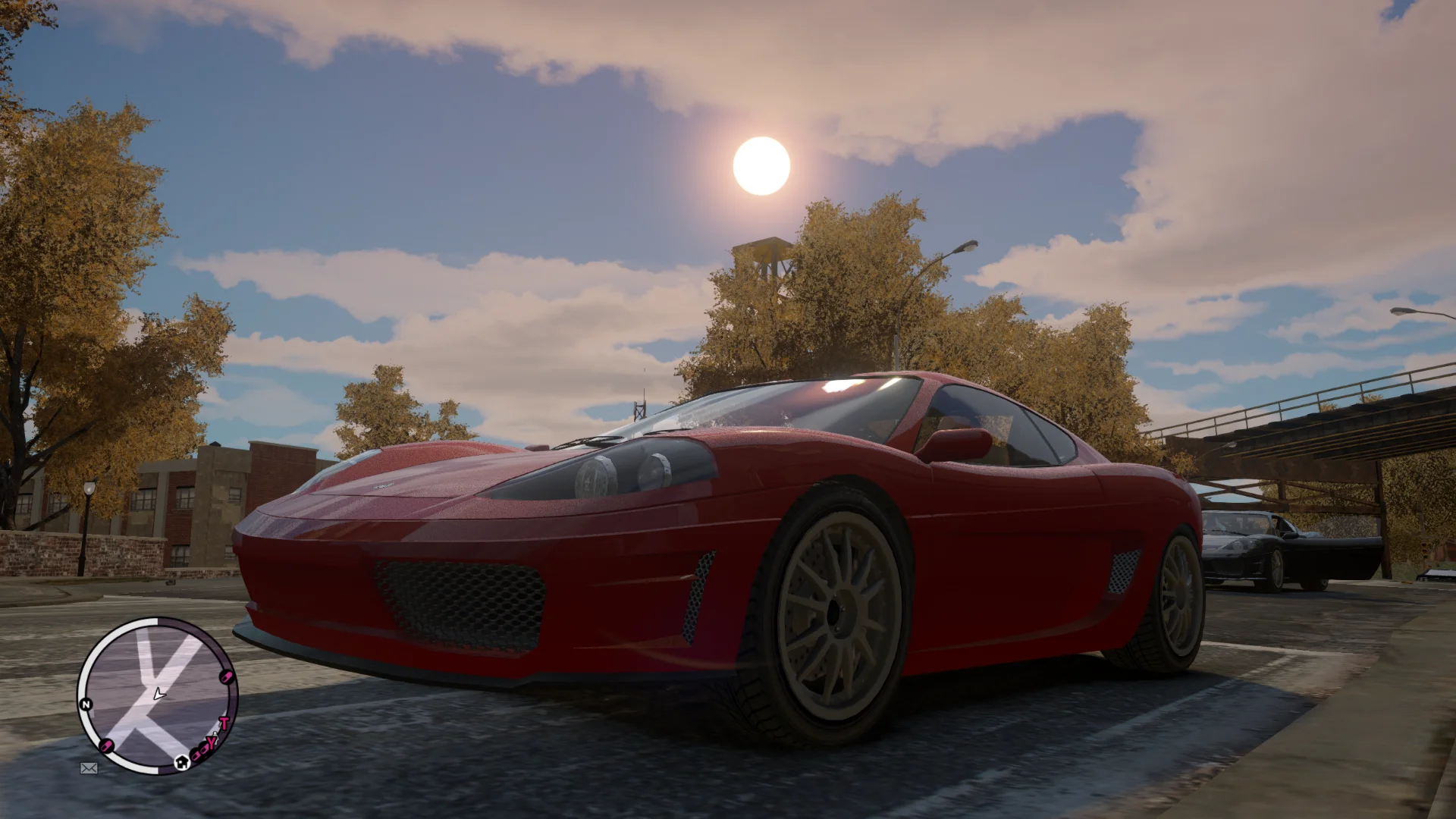This screenshot has height=819, width=1456.
Task: Open the envelope message icon
Action: point(89,768)
